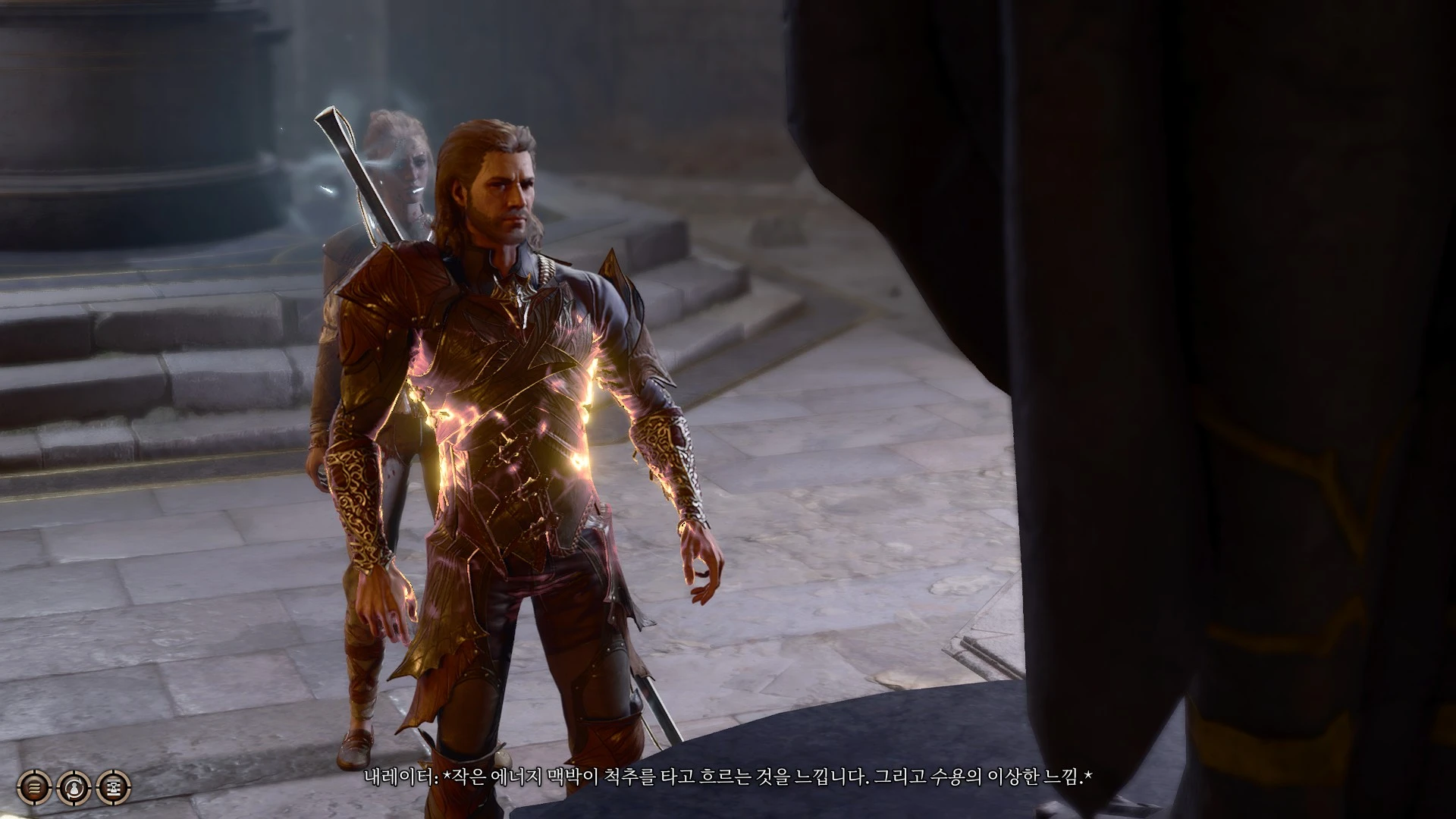Click the character swap icon with circling arrows
This screenshot has height=819, width=1456.
tap(75, 789)
